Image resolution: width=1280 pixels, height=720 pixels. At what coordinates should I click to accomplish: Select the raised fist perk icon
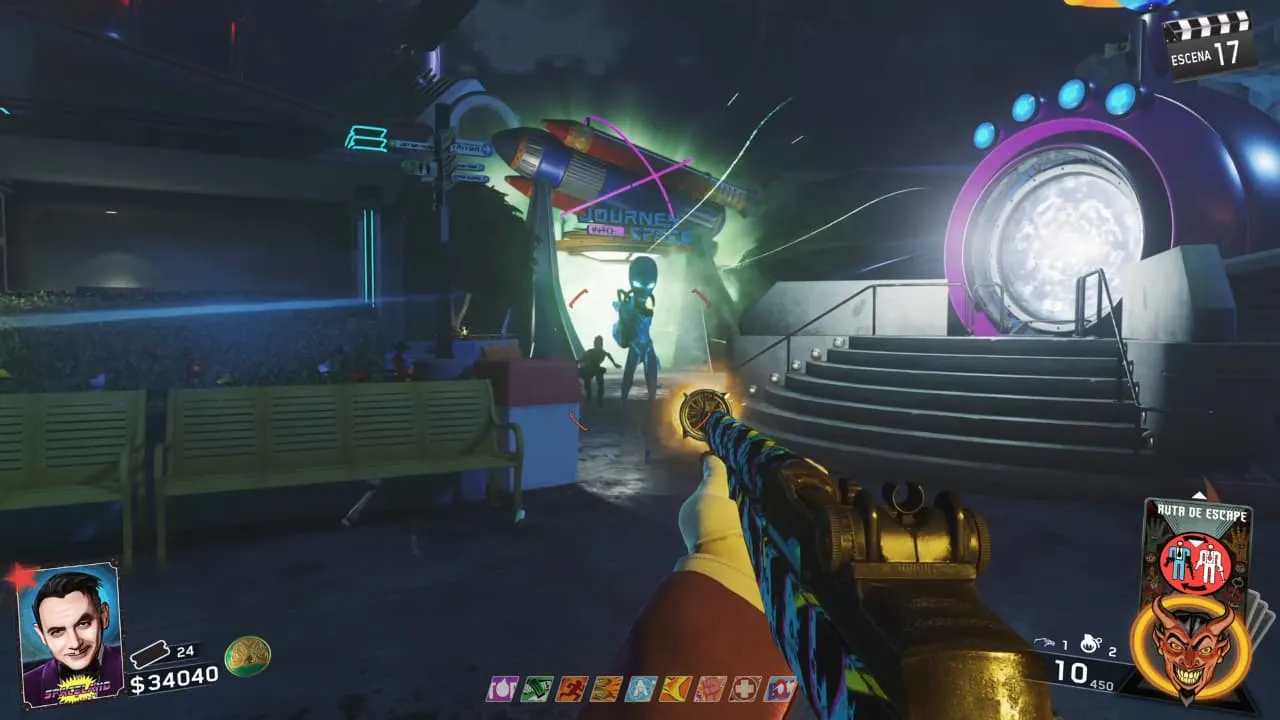pyautogui.click(x=710, y=688)
